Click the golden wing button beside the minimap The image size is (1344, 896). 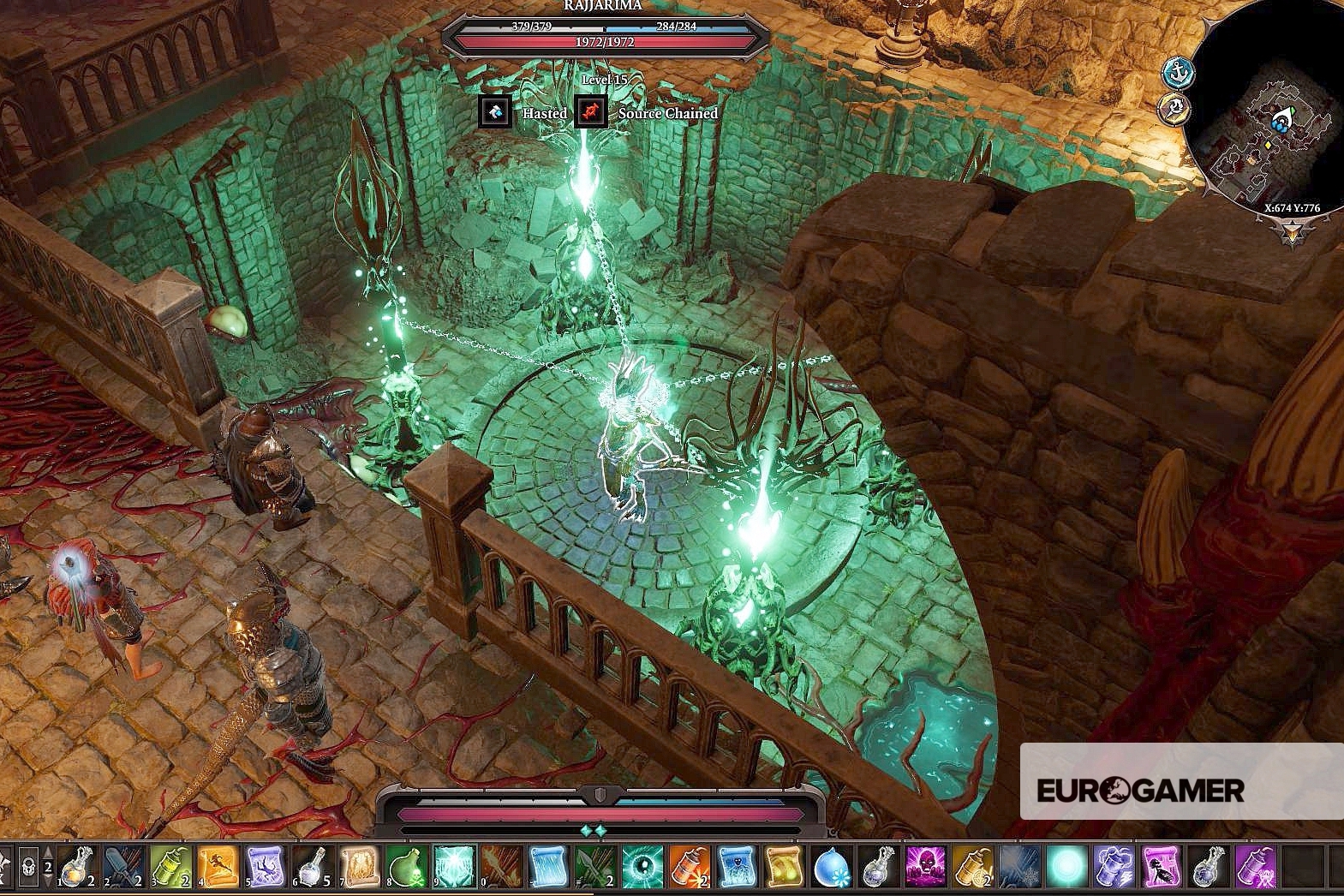(1174, 109)
